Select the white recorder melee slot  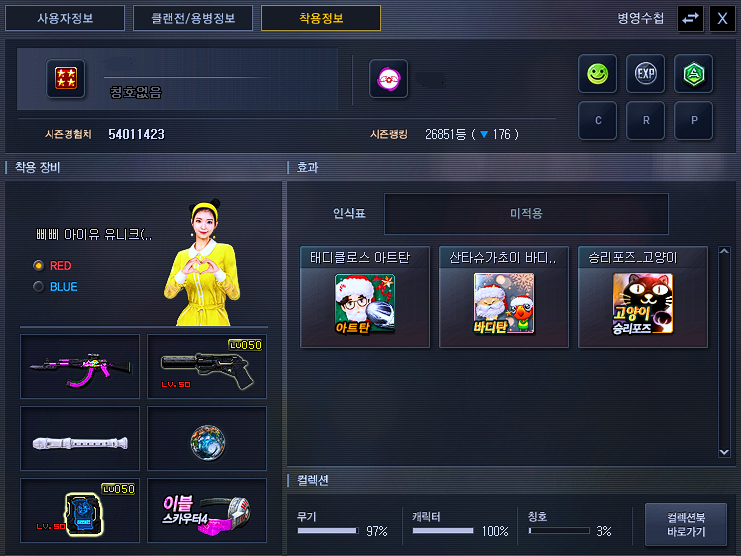click(80, 438)
